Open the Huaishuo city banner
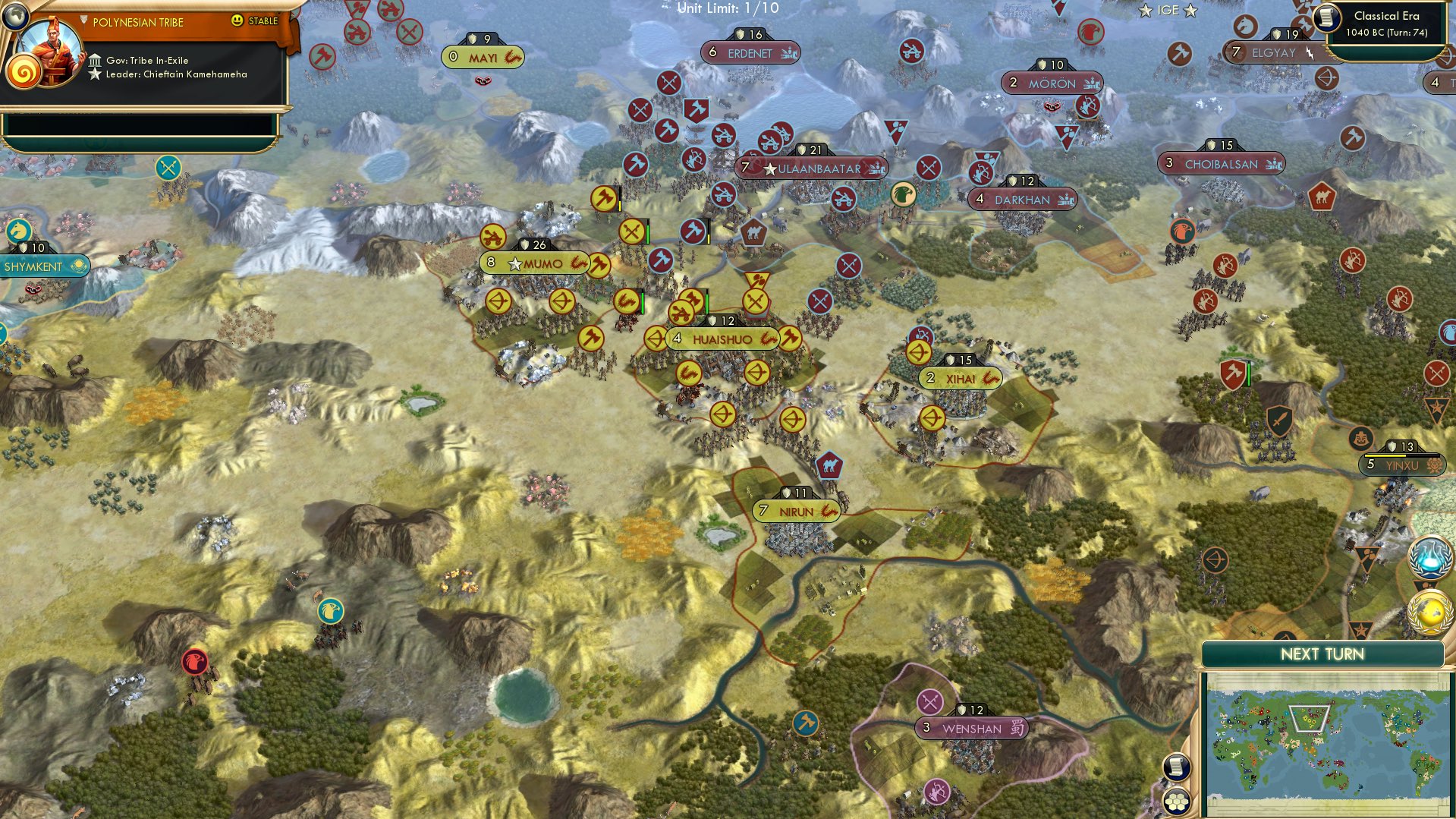 click(x=722, y=339)
